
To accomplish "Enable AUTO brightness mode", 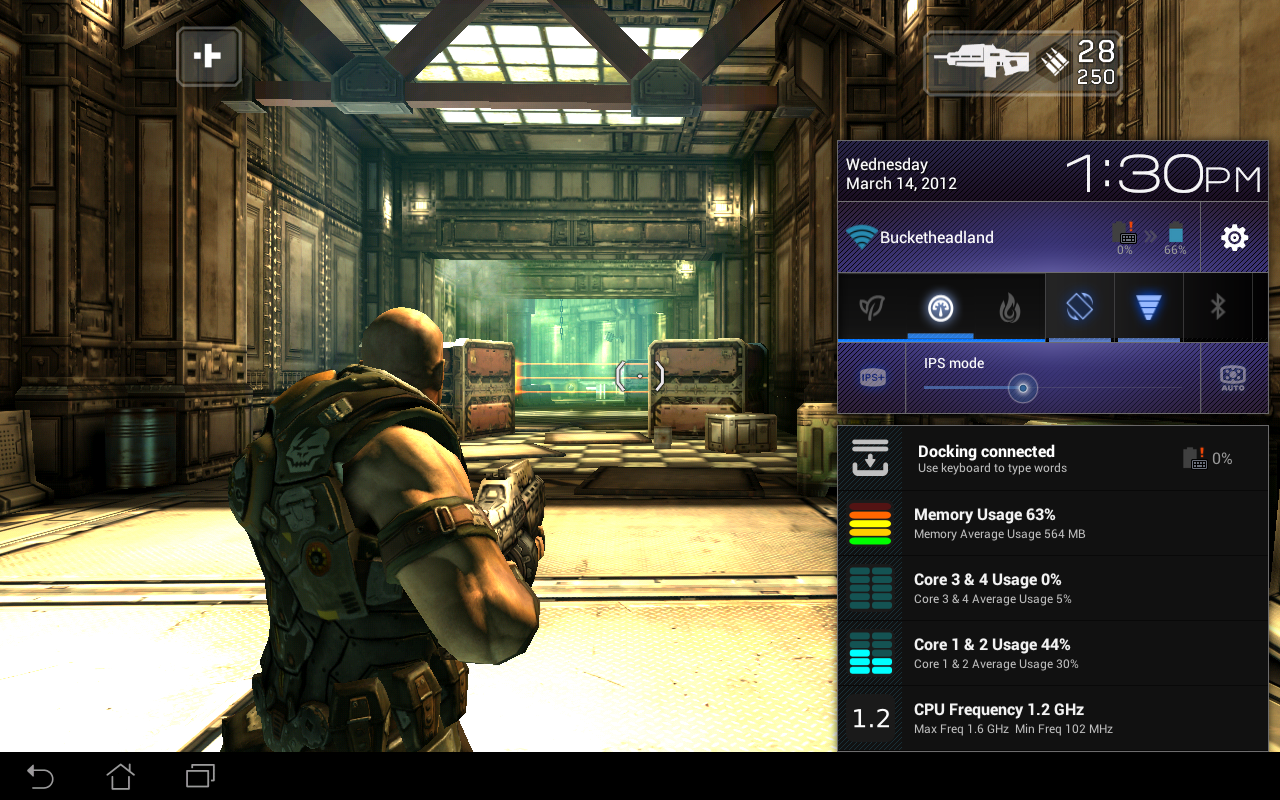I will [1231, 376].
